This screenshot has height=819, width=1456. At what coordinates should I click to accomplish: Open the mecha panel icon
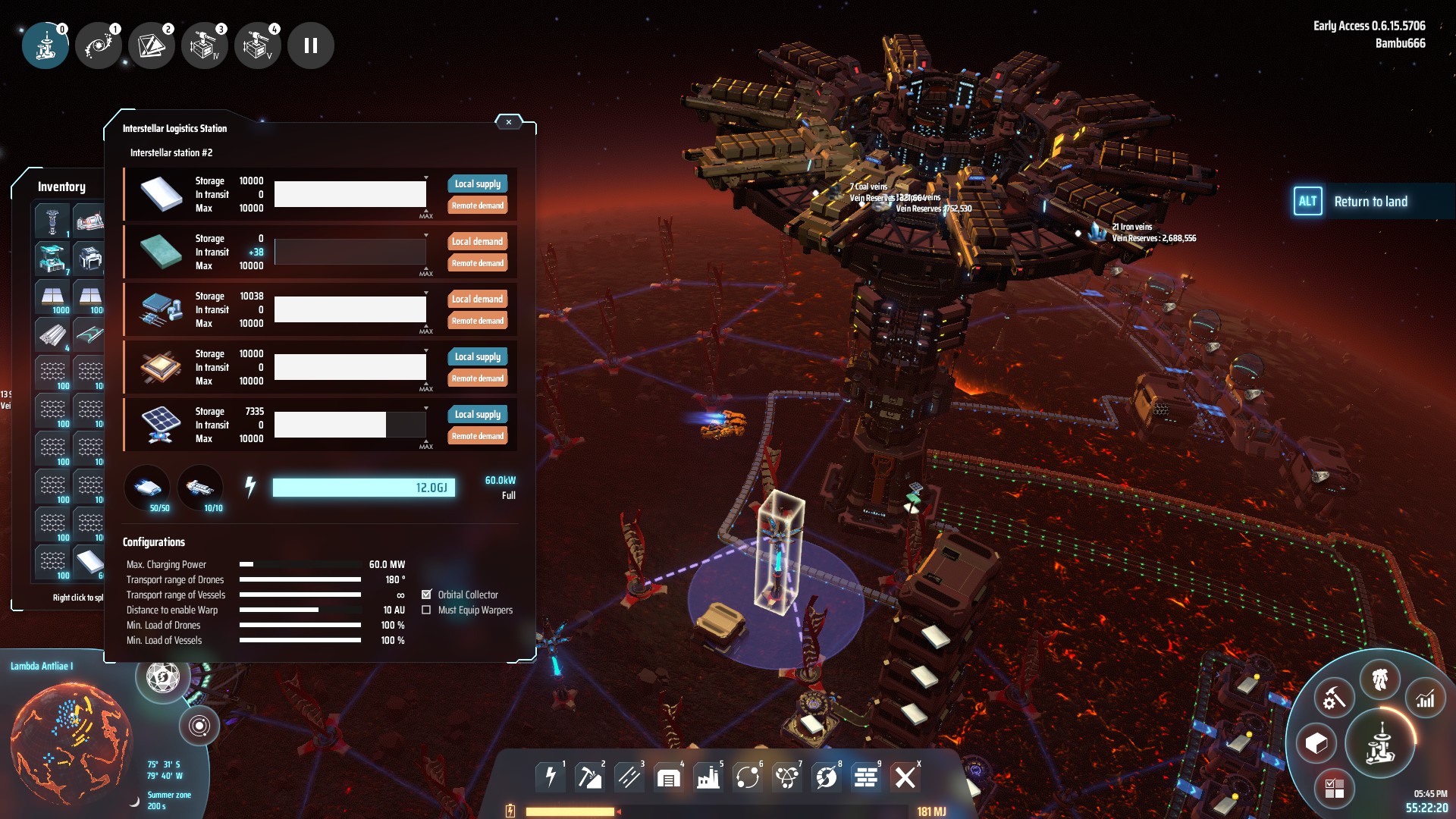coord(1379,679)
